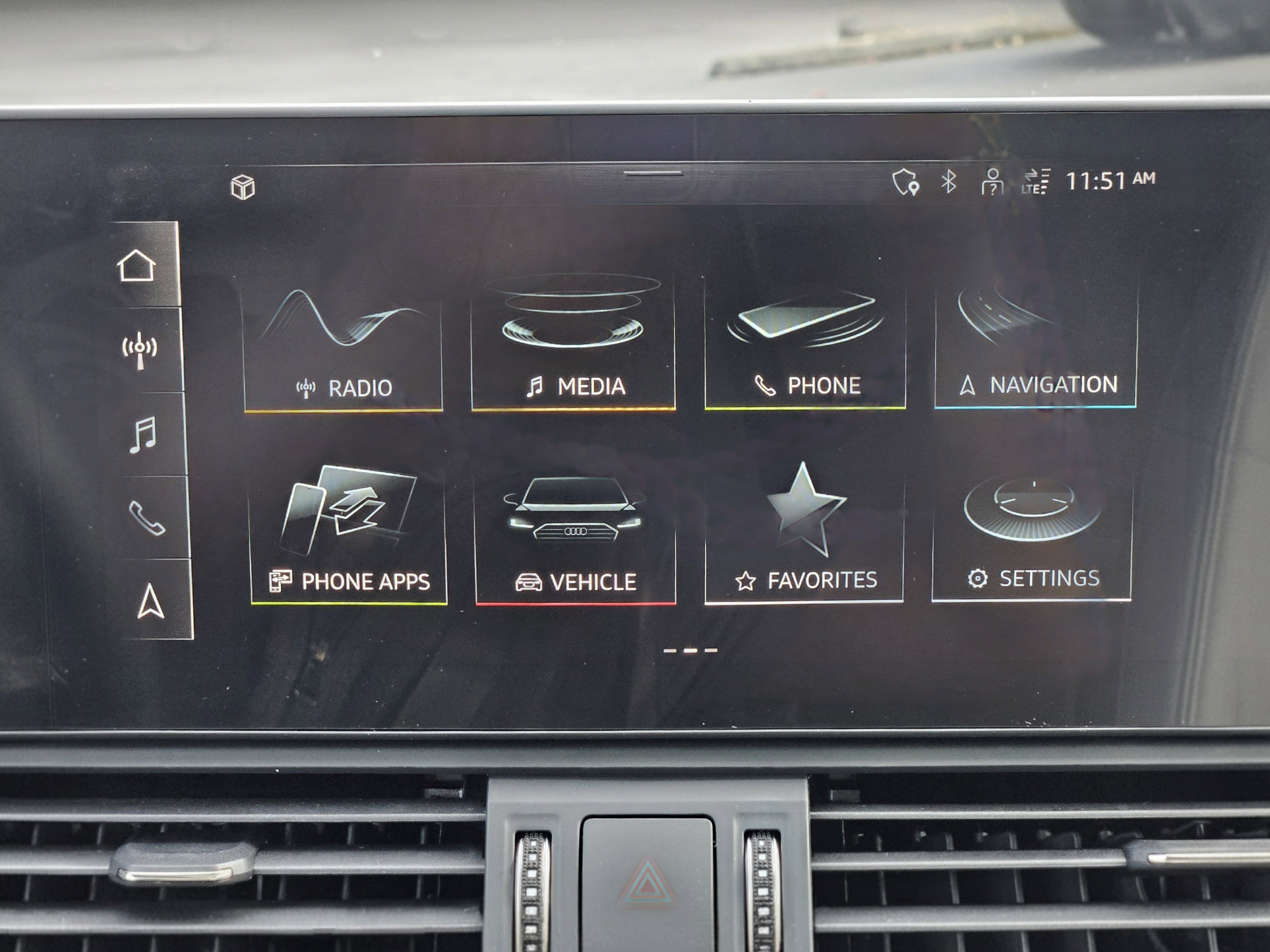Select the user profile status icon
Screen dimensions: 1270x952
click(x=992, y=181)
